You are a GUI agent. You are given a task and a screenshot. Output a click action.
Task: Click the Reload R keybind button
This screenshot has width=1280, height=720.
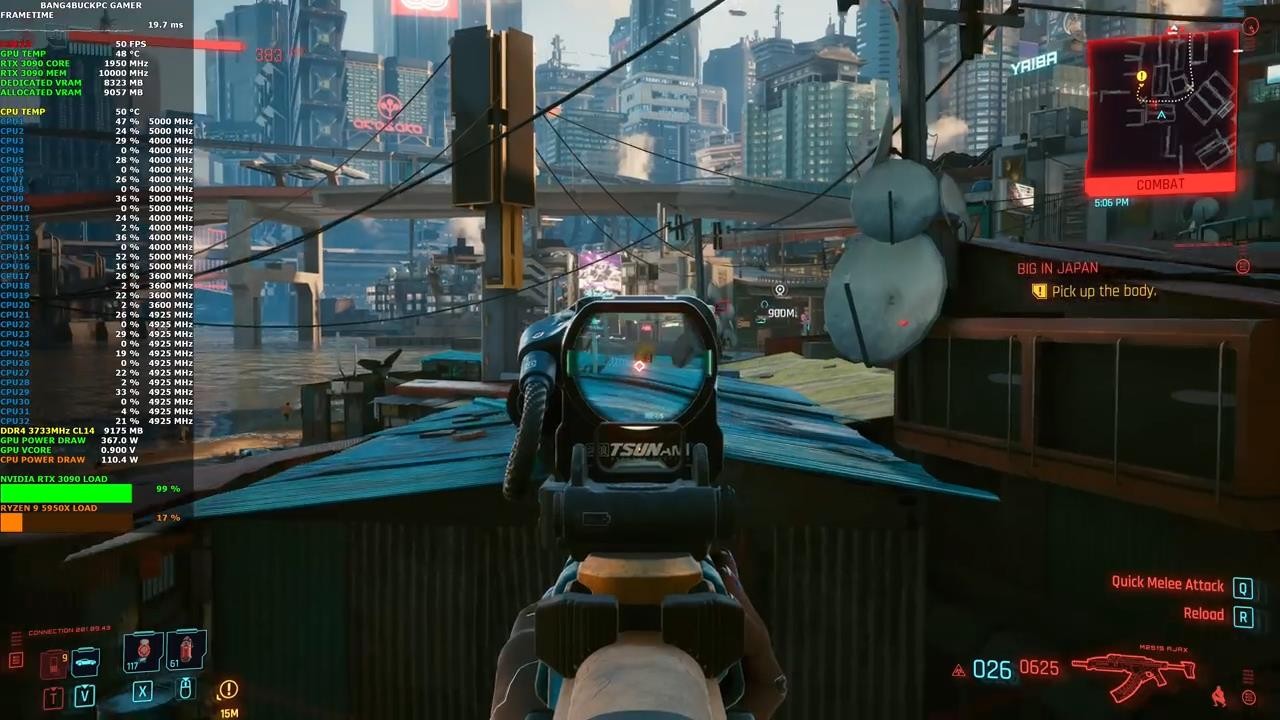tap(1243, 614)
